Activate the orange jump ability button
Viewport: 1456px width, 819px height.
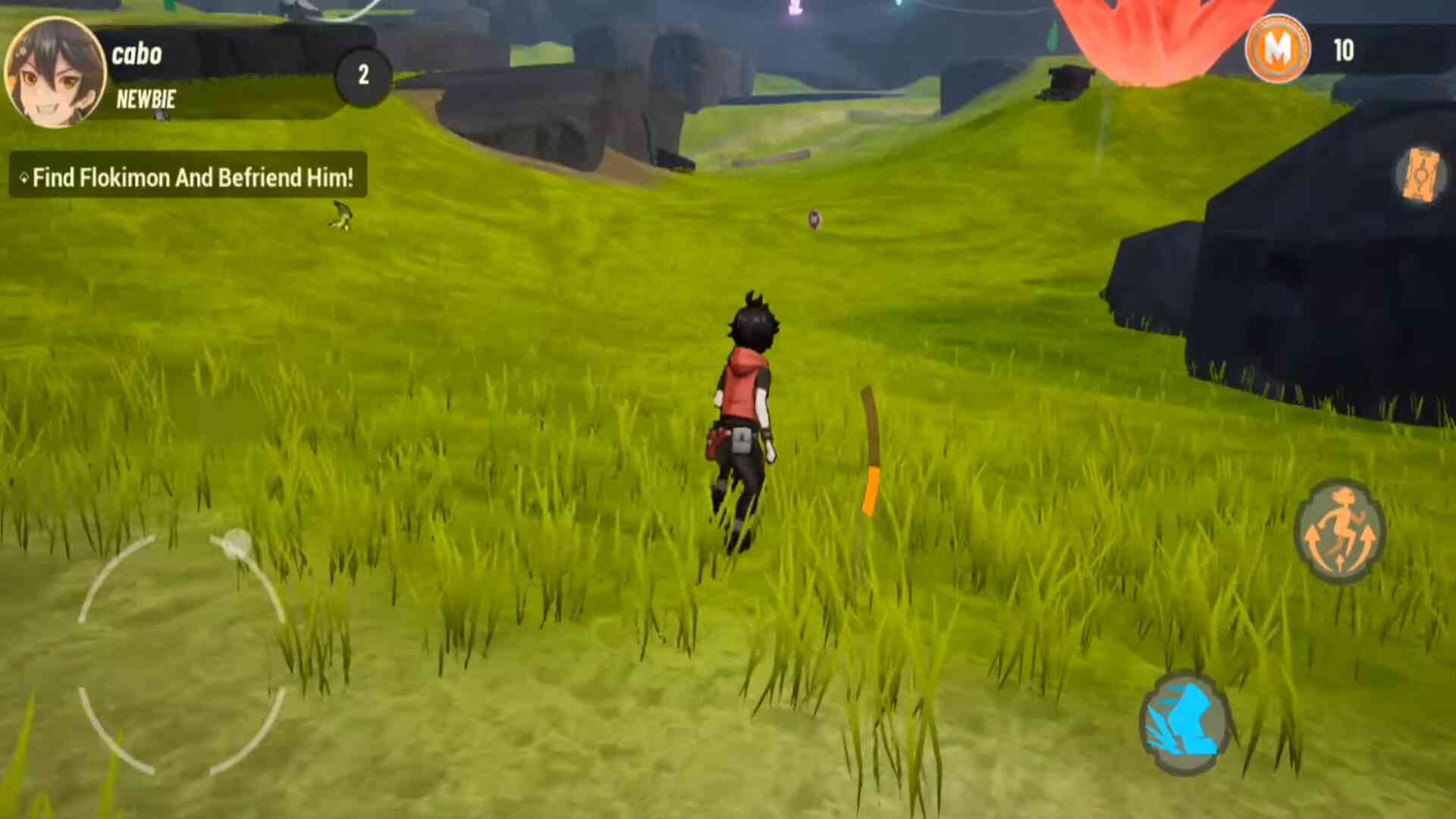[x=1340, y=532]
